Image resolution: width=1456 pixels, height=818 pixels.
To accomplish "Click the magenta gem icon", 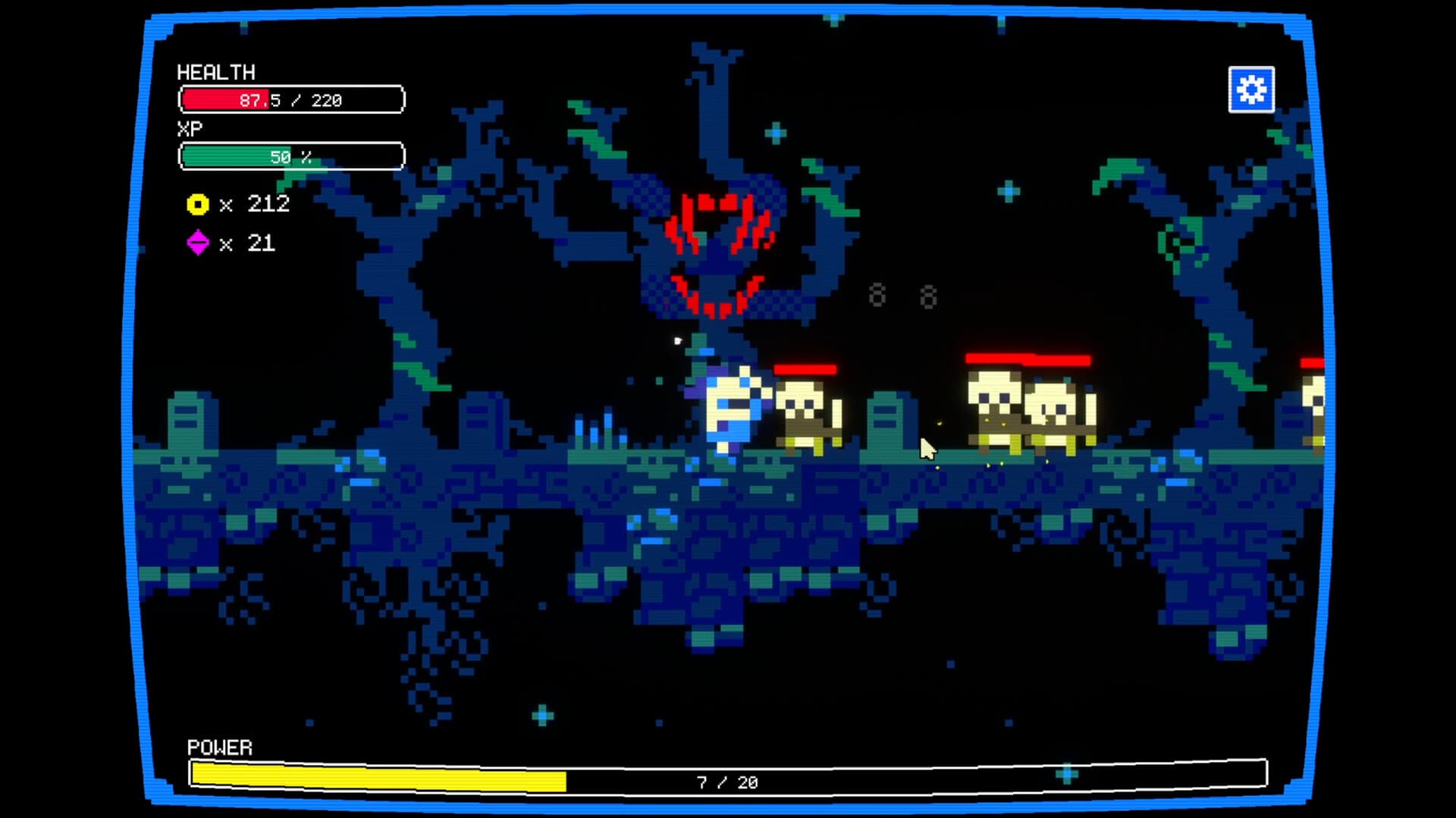I will 197,243.
